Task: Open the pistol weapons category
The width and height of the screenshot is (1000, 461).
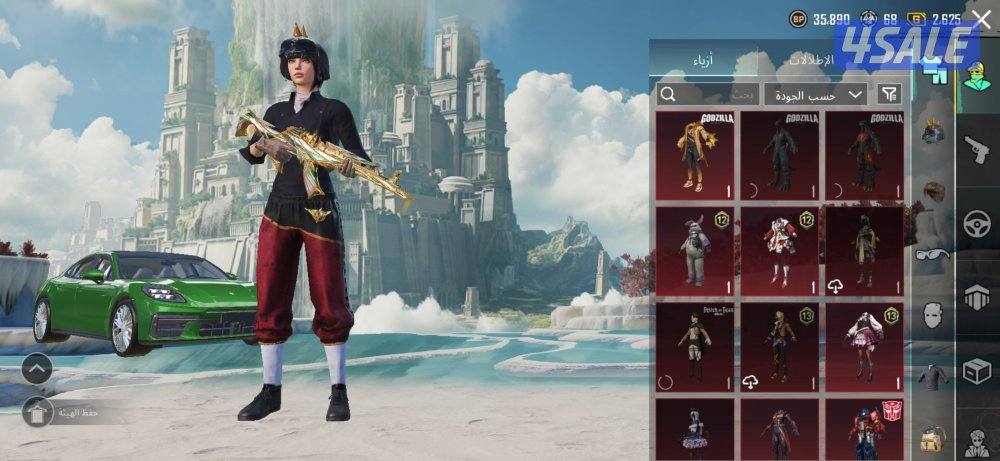Action: [x=977, y=150]
